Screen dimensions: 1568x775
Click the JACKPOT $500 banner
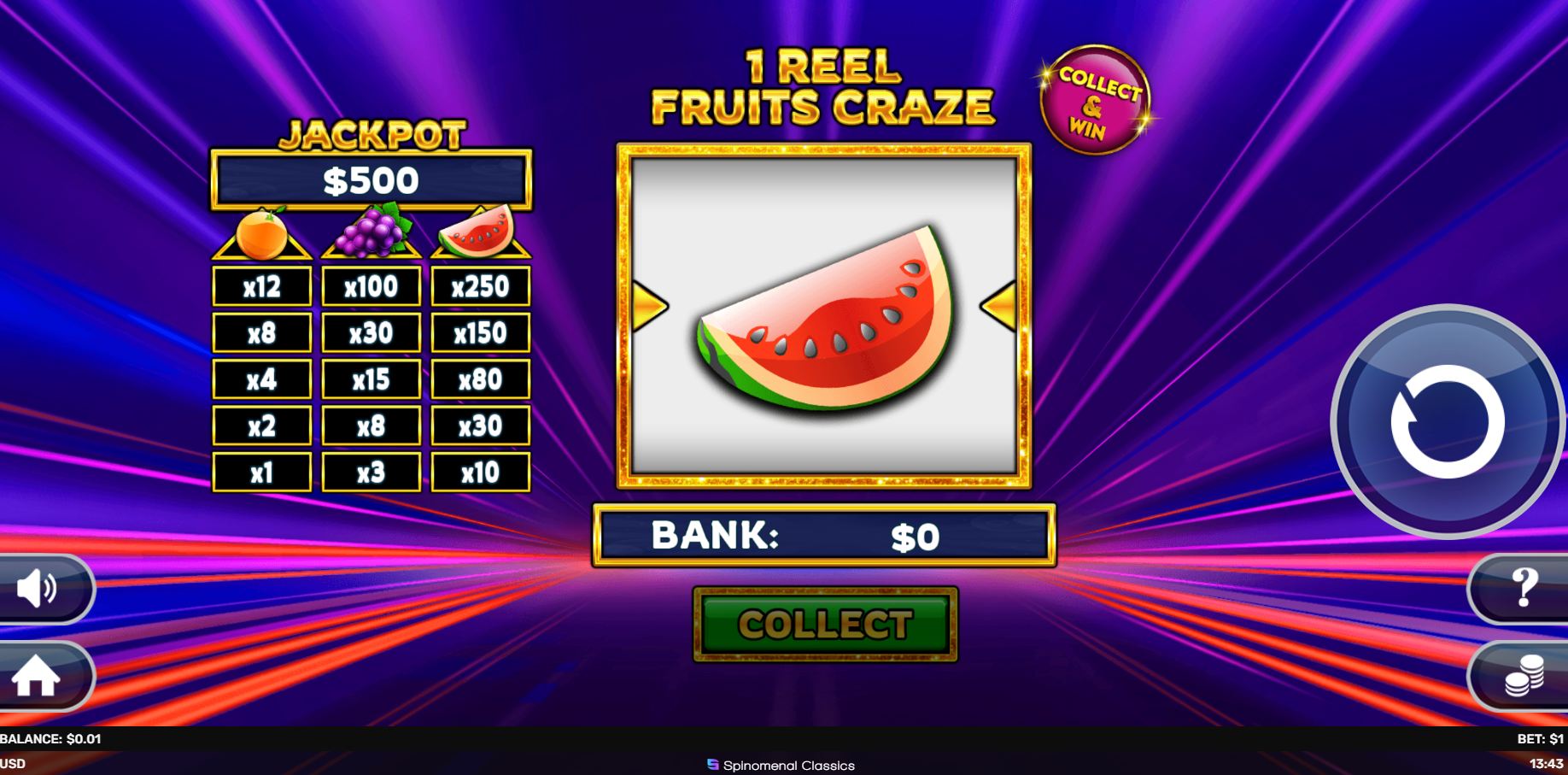[x=371, y=177]
